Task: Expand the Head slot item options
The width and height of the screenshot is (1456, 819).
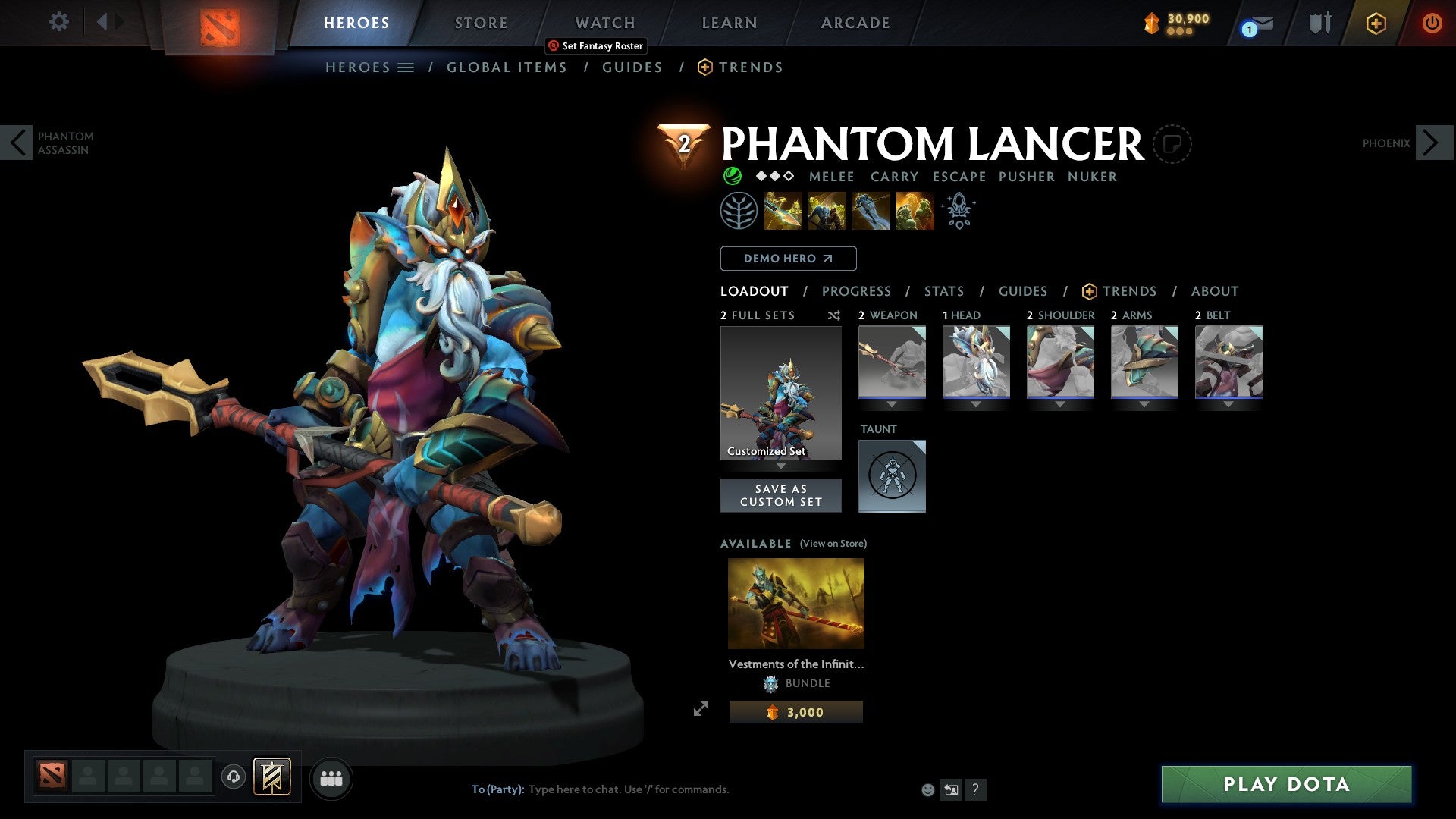Action: tap(976, 404)
